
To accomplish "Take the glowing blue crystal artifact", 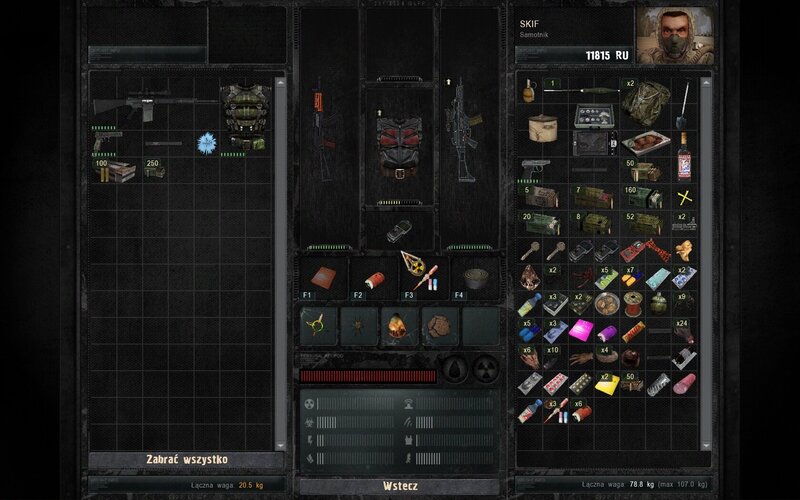I will (x=207, y=142).
